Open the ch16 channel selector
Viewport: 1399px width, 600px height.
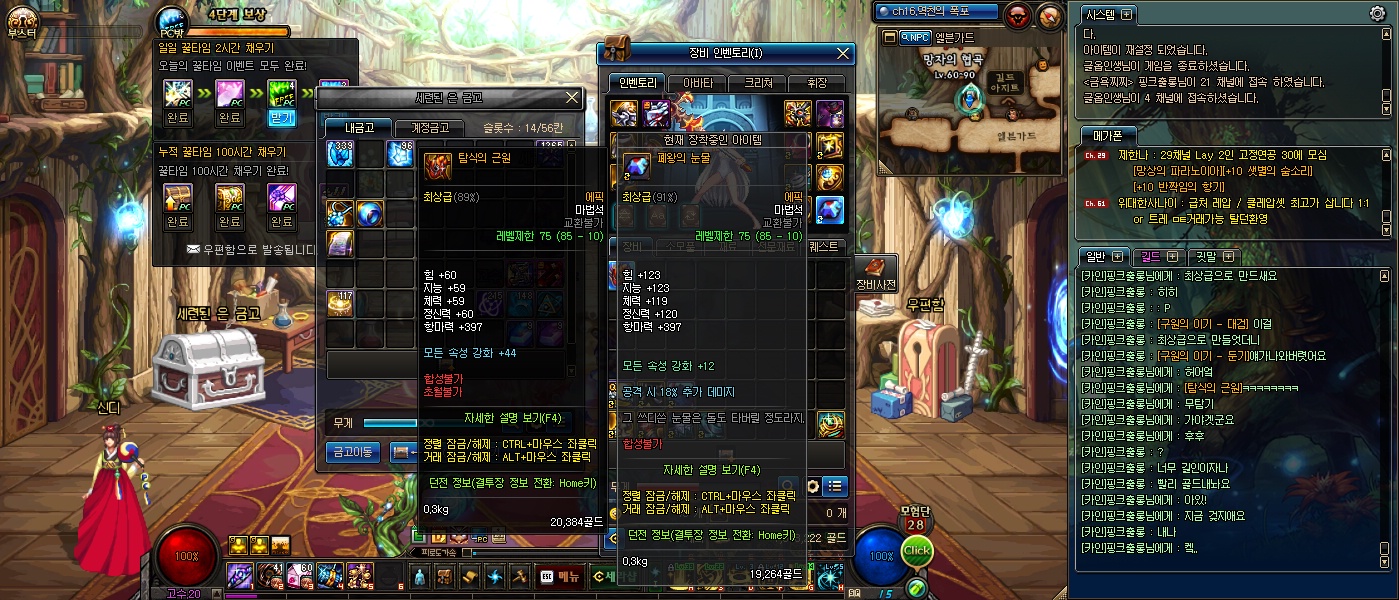(935, 12)
